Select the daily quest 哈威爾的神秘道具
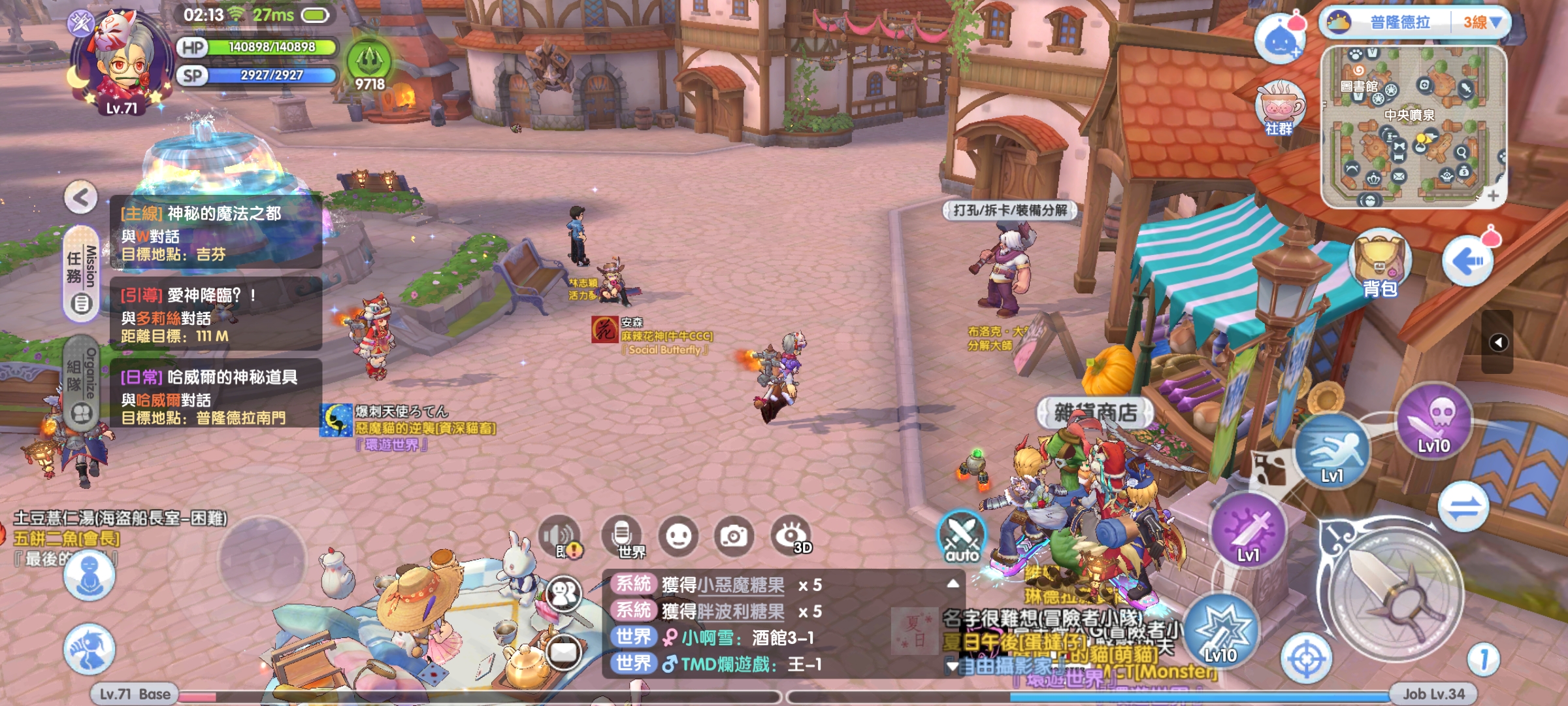Image resolution: width=1568 pixels, height=706 pixels. pos(216,396)
